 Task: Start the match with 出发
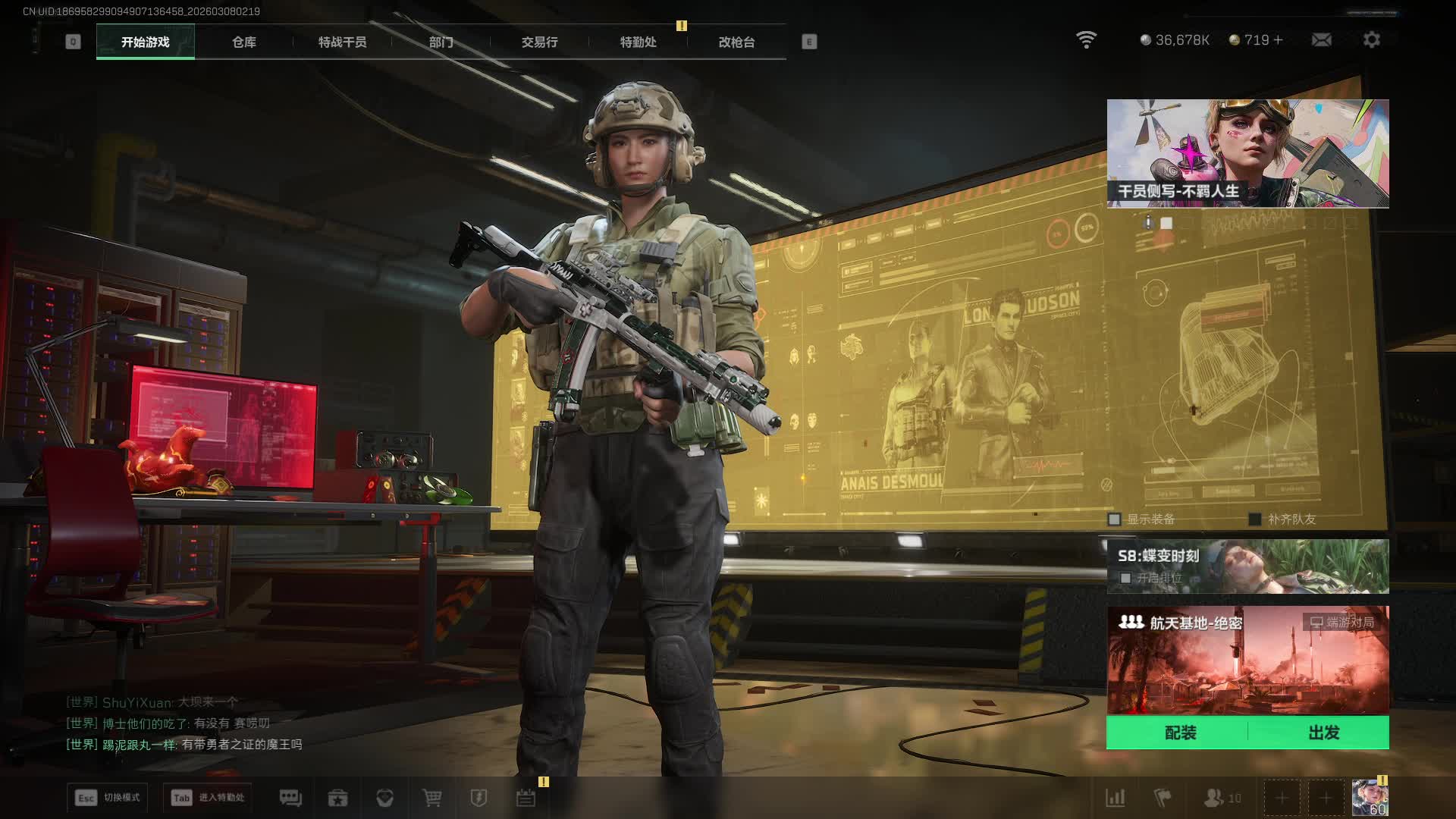point(1323,733)
